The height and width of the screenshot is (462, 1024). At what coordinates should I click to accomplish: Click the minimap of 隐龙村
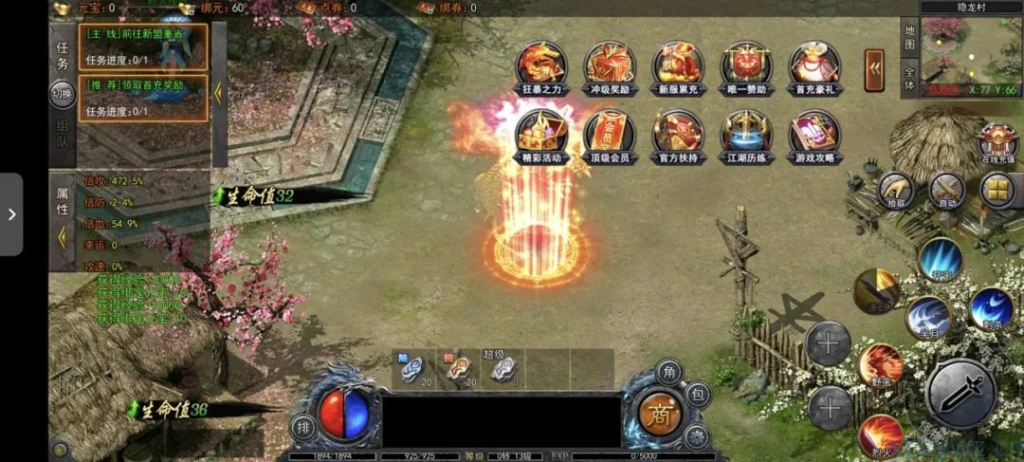958,54
